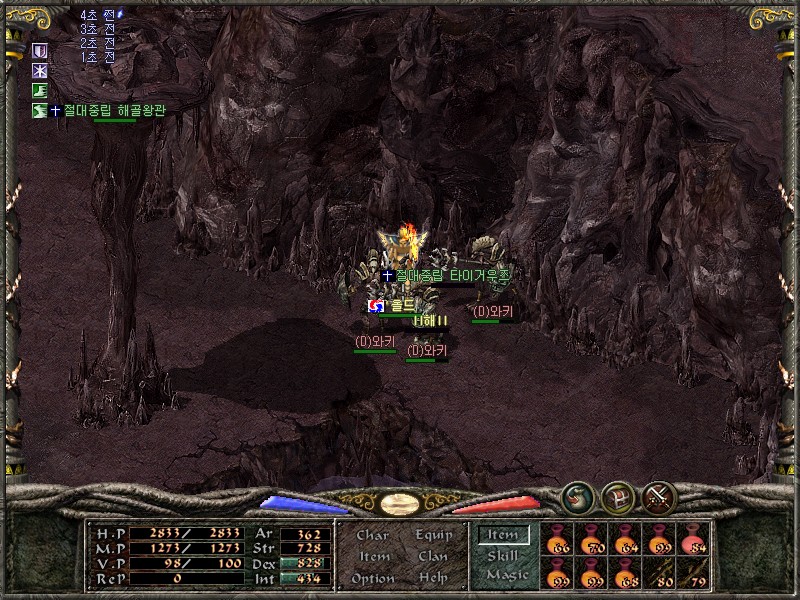The width and height of the screenshot is (800, 600).
Task: Switch to the Skill tab
Action: (x=503, y=556)
